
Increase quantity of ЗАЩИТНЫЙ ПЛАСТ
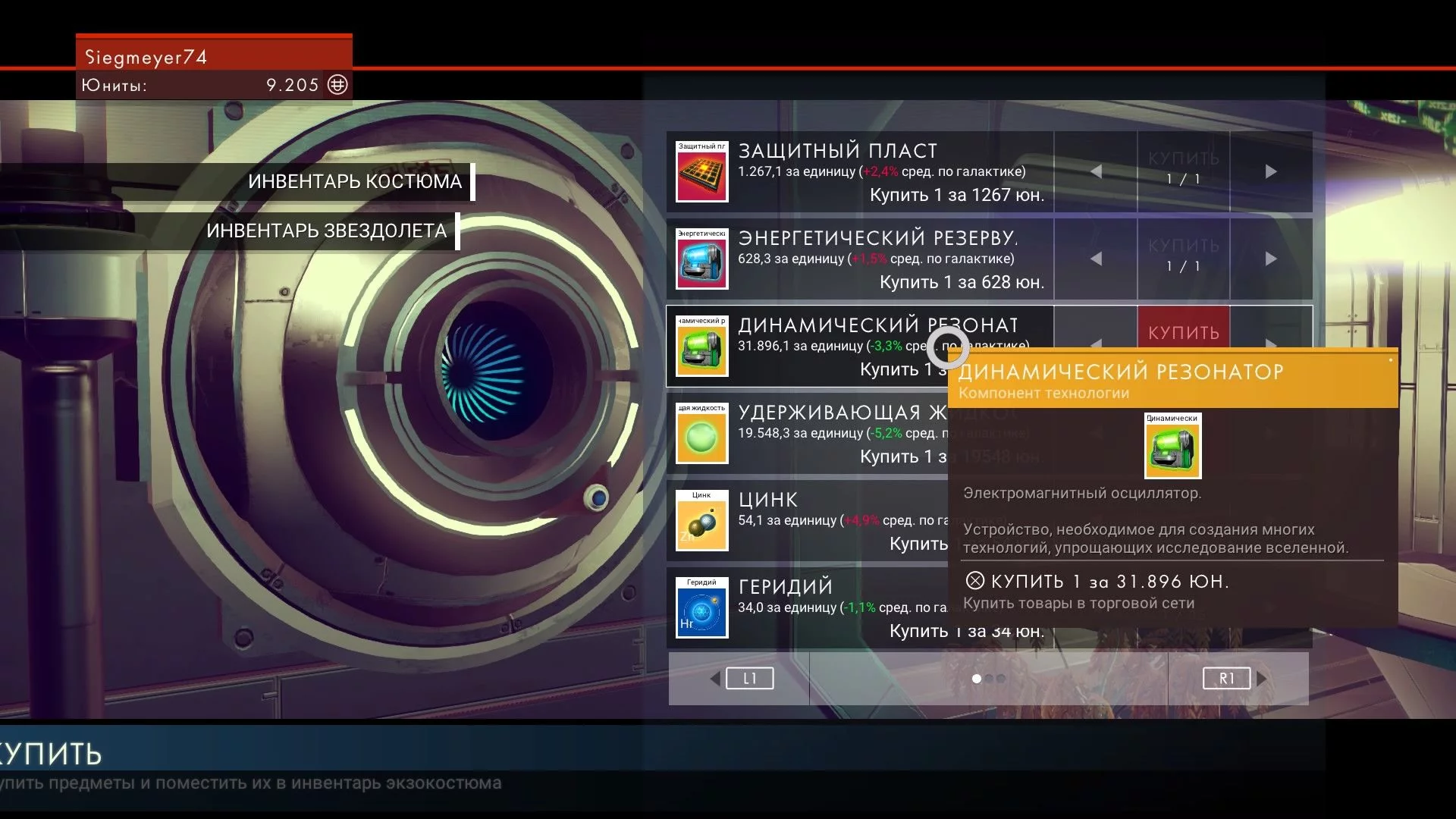click(x=1271, y=172)
